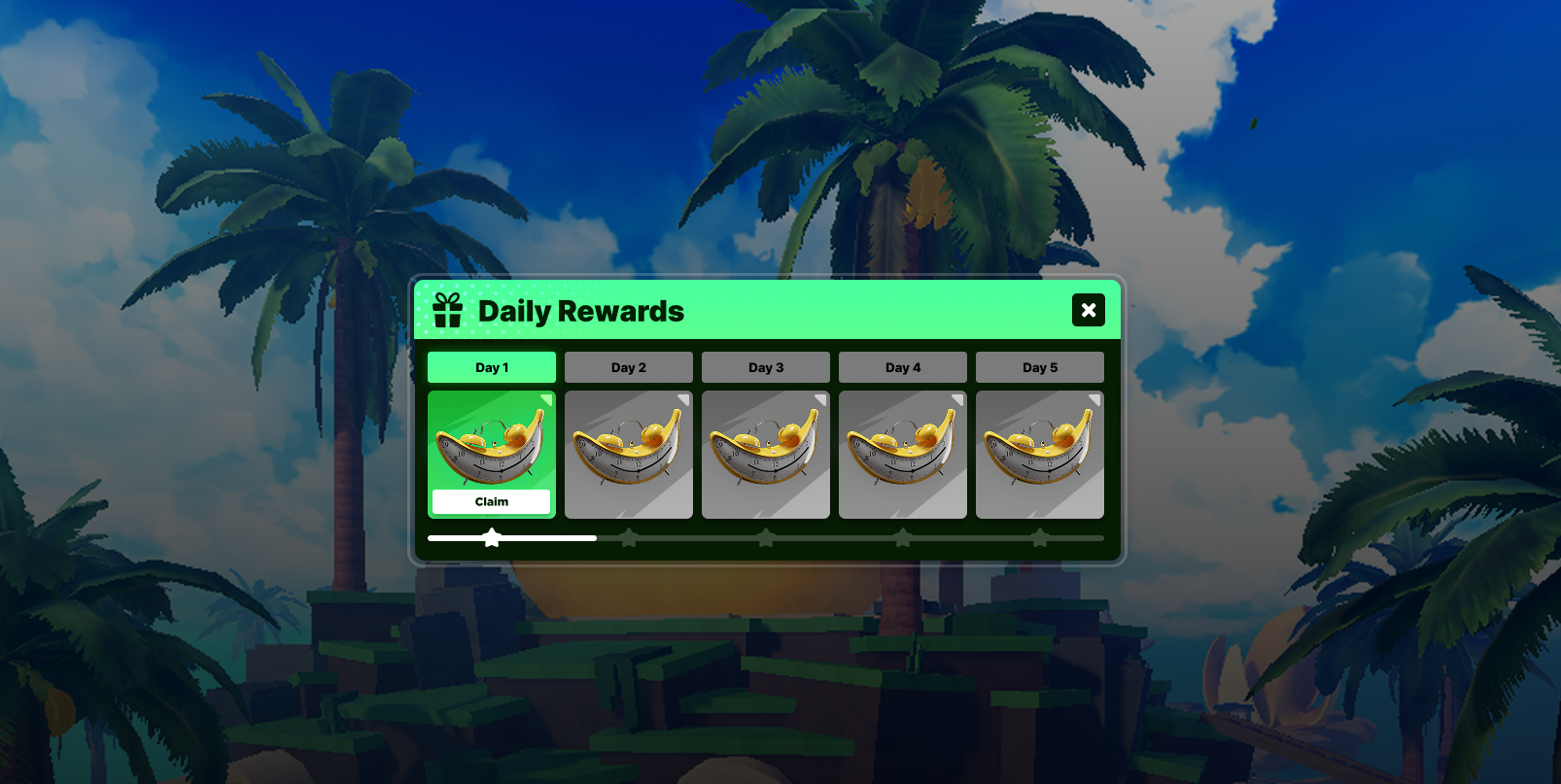
Task: View the Day 5 banana clock reward
Action: click(1040, 455)
